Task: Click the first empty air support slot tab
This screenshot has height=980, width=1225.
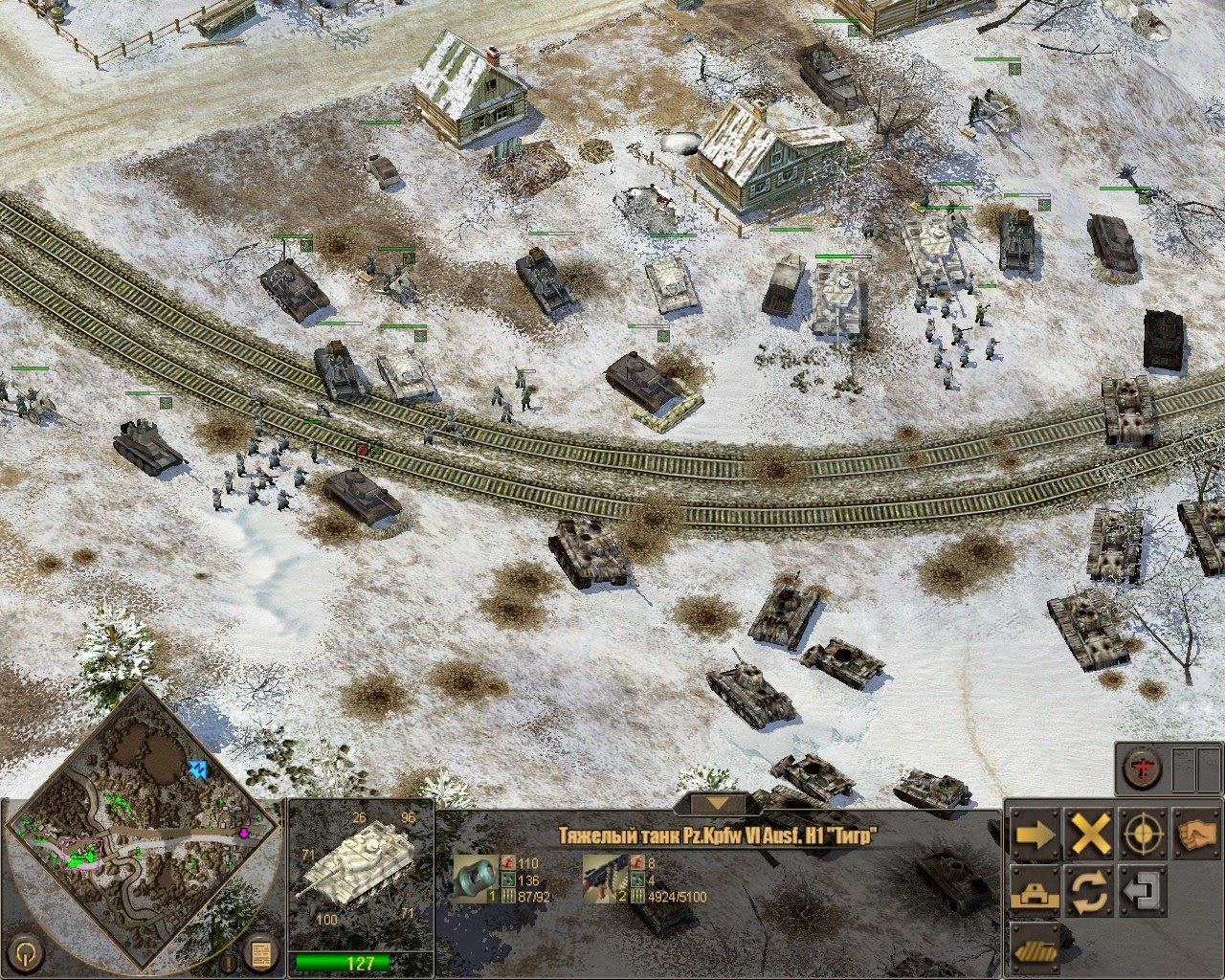Action: tap(1184, 770)
